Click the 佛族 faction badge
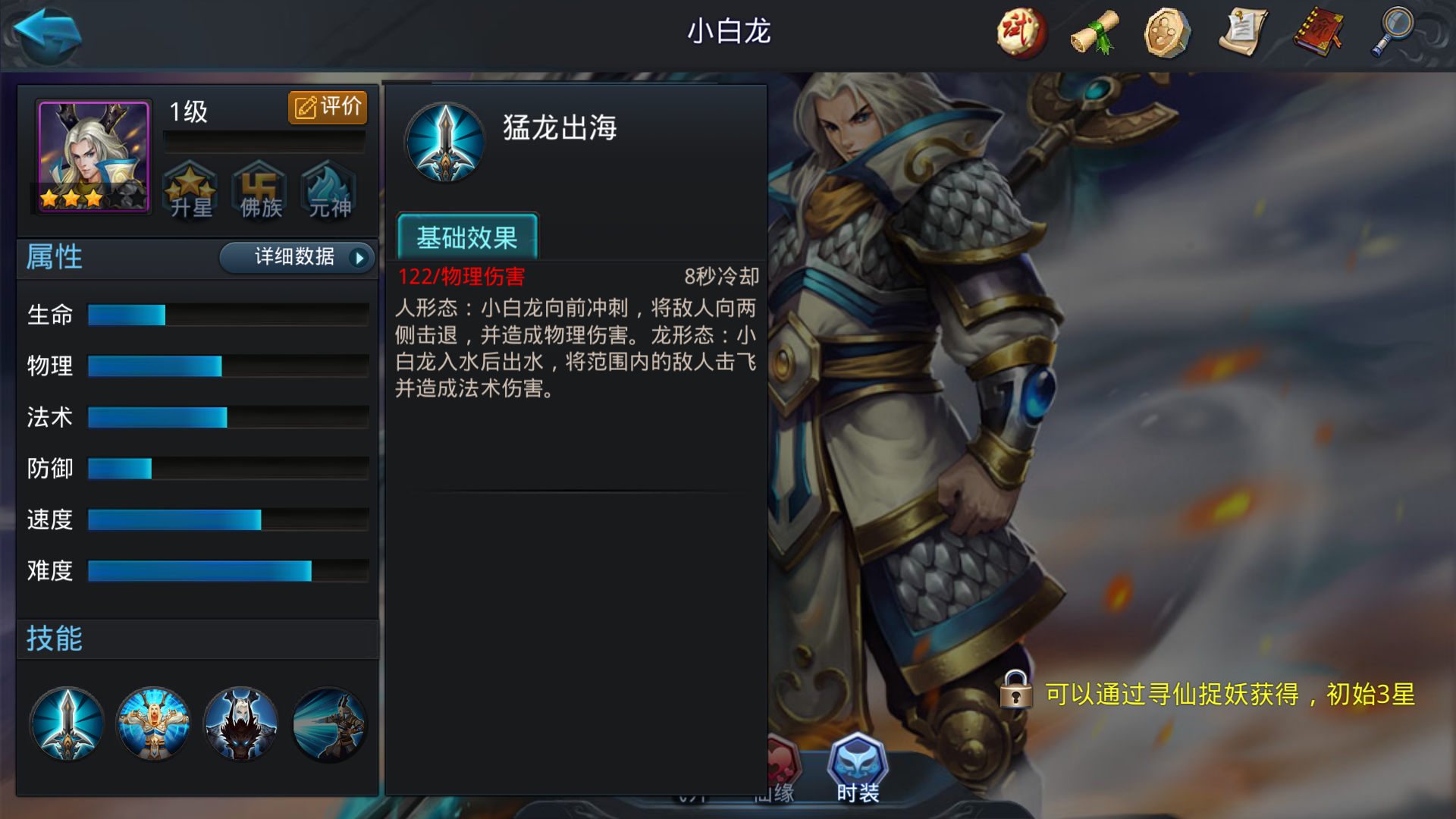This screenshot has height=819, width=1456. 259,191
